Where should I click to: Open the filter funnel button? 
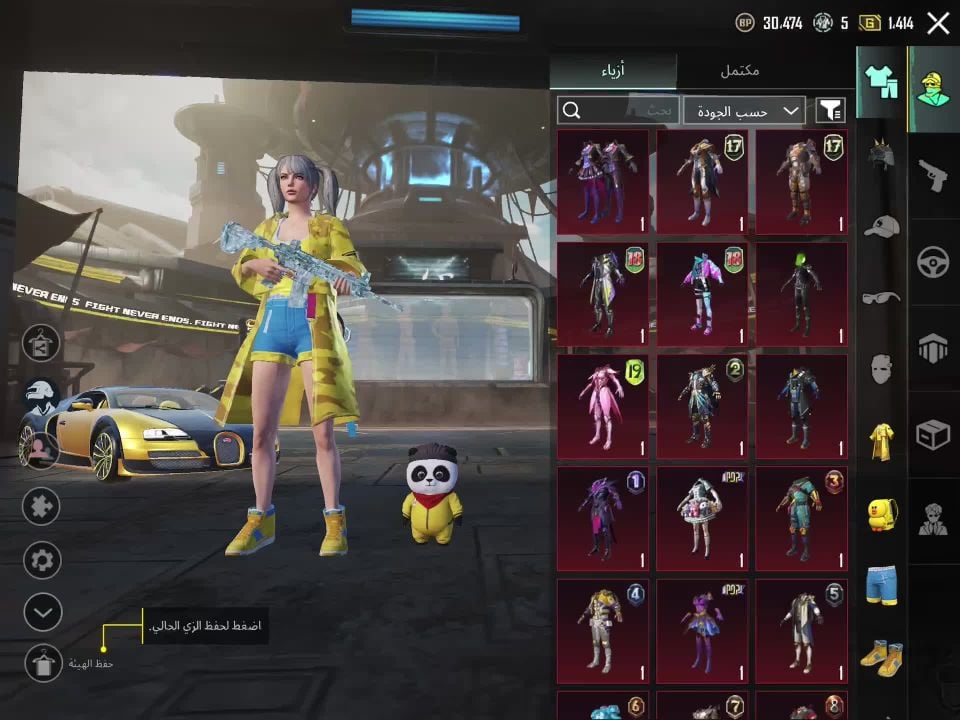point(830,110)
